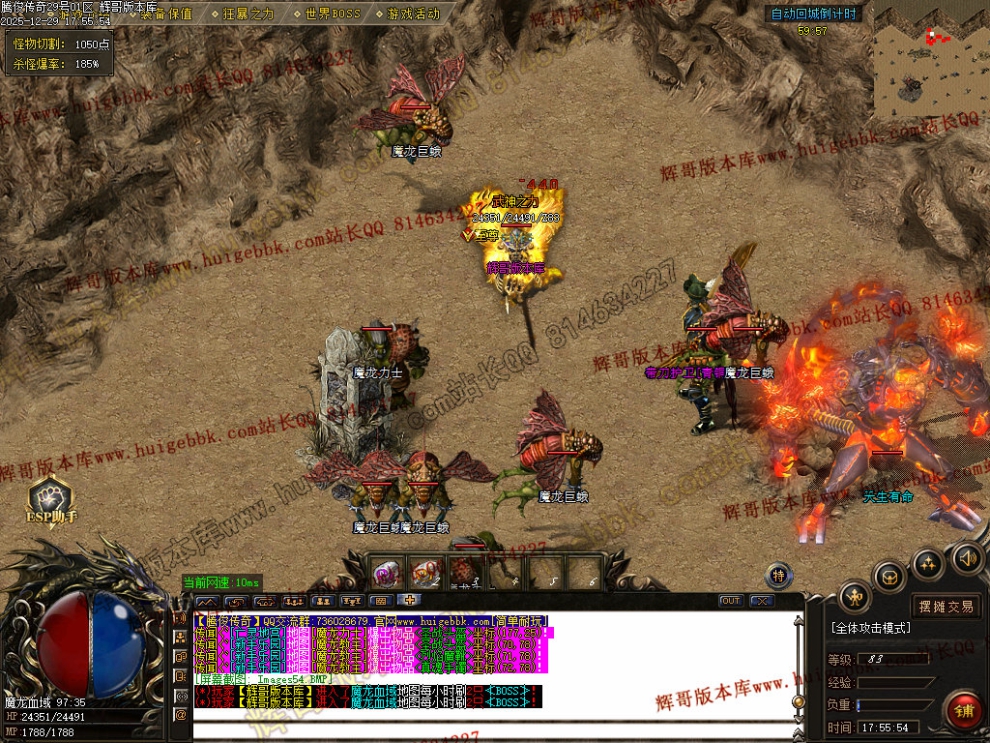Toggle the 全体攻击模式 attack mode label
990x743 pixels.
click(870, 628)
